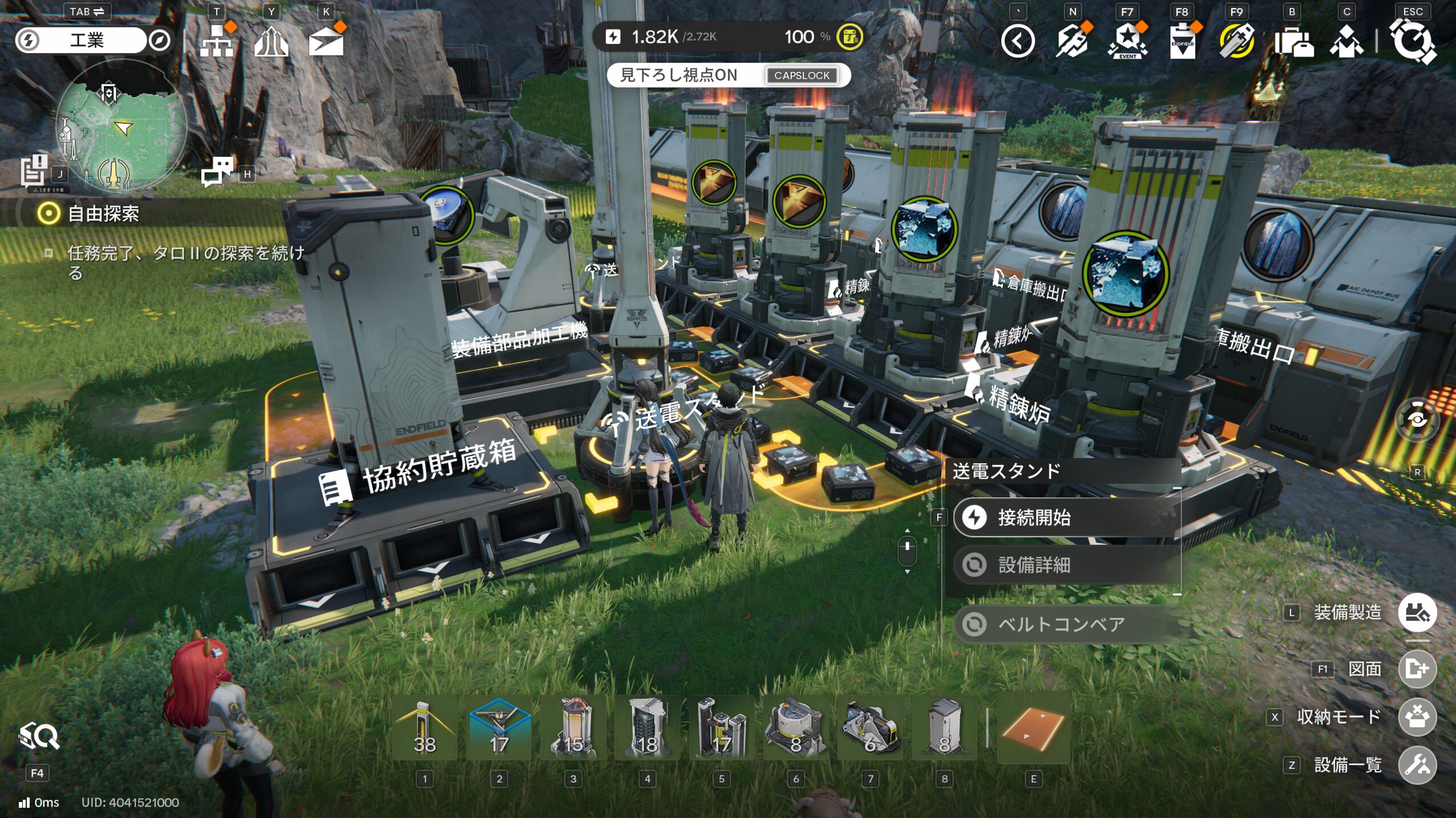Viewport: 1456px width, 818px height.
Task: Open the chat bubble icon
Action: [217, 171]
